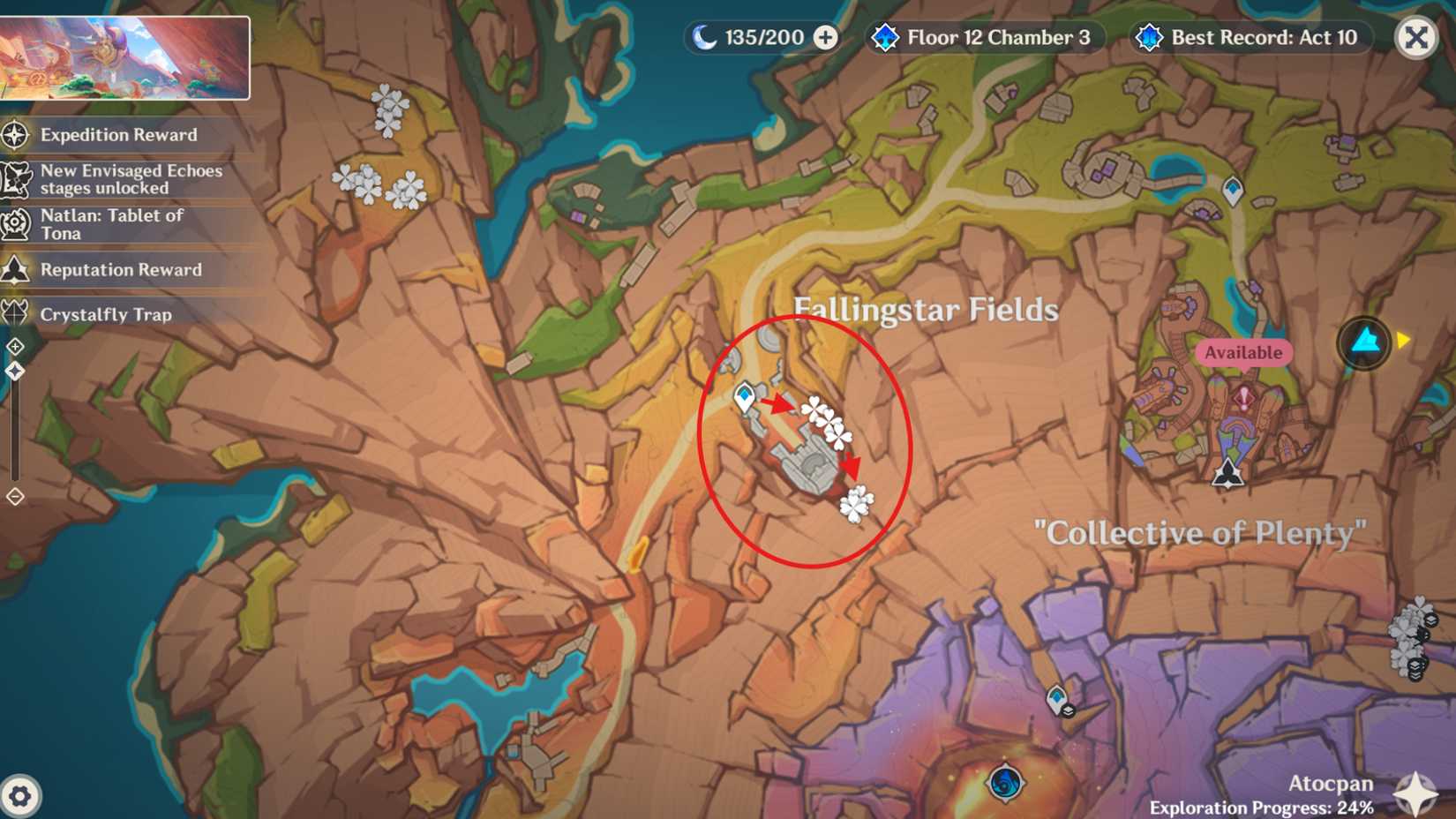Click the plus button to replenish Original Resin
Screen dimensions: 1456x819
click(x=824, y=38)
